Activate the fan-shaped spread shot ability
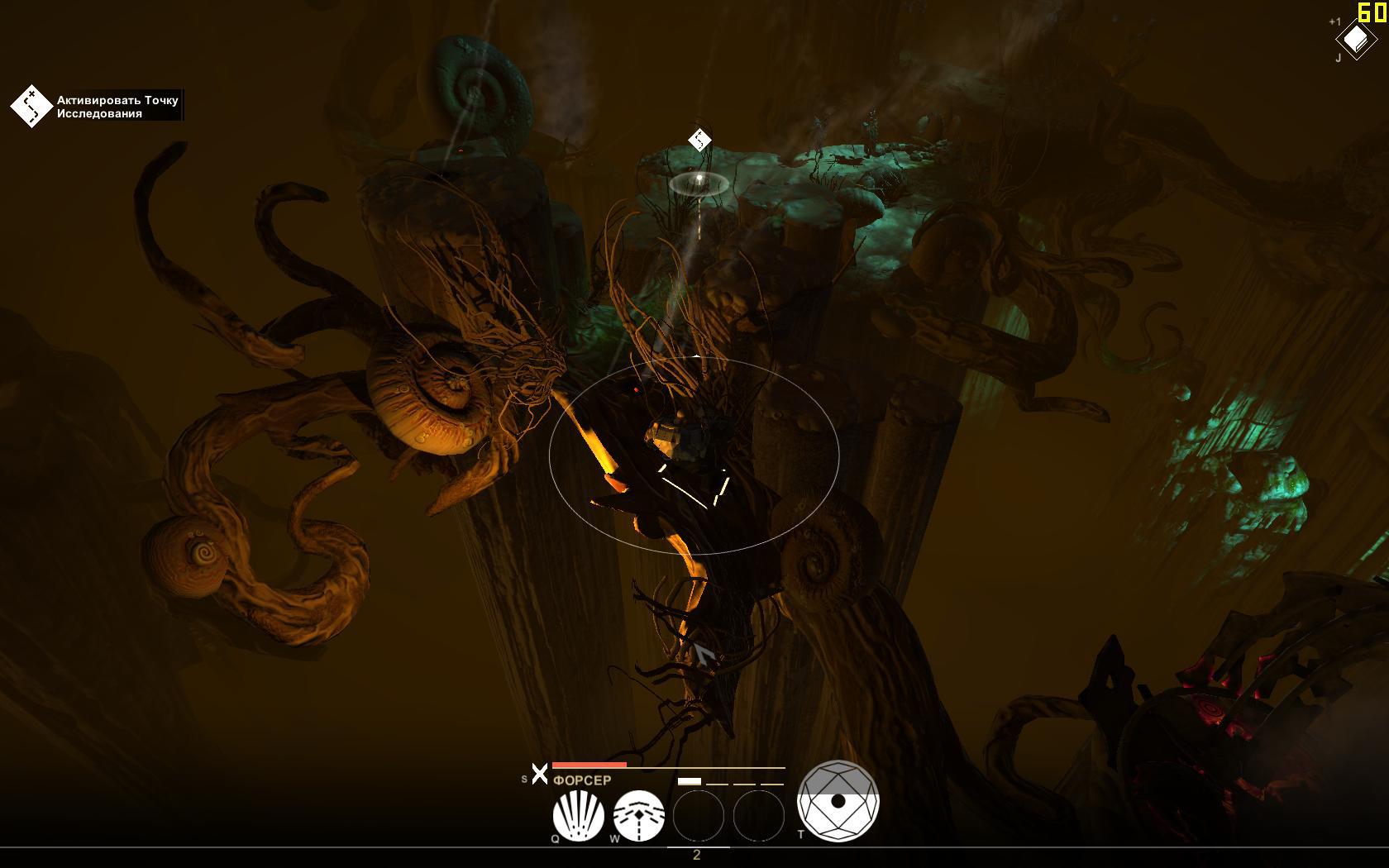 coord(578,815)
